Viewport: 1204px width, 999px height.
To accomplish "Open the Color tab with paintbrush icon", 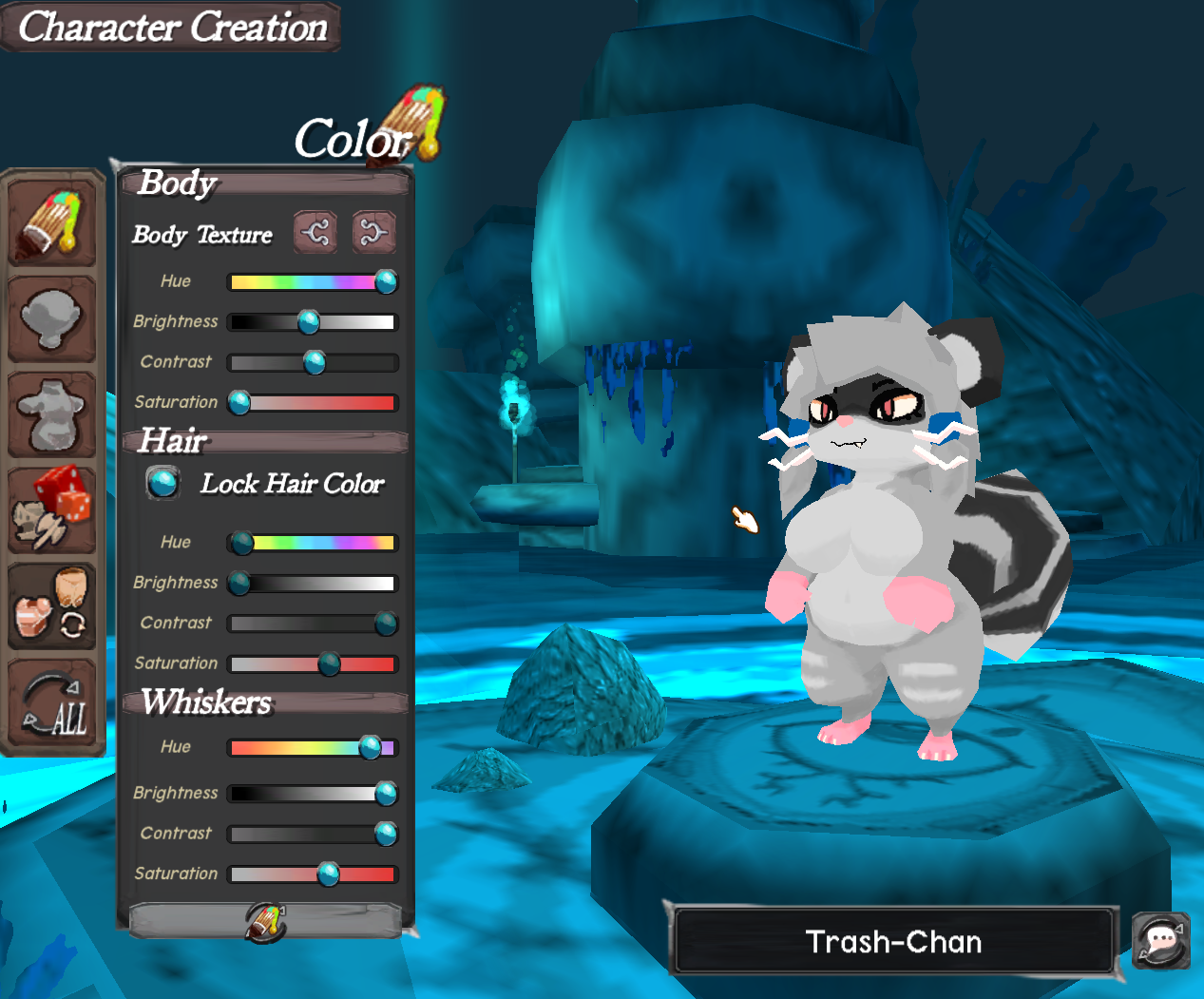I will click(52, 224).
